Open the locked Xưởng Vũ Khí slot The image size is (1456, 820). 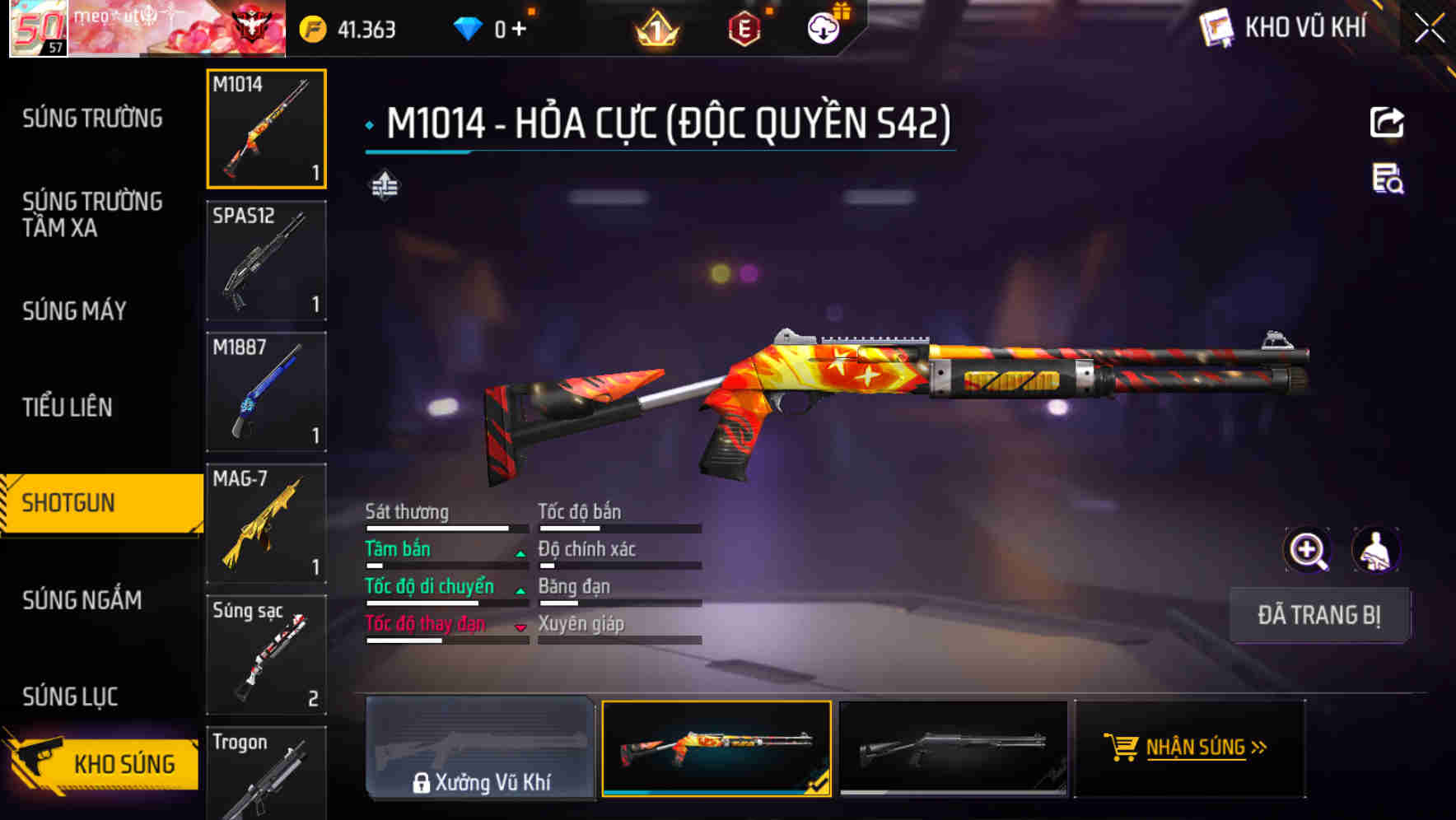[481, 748]
